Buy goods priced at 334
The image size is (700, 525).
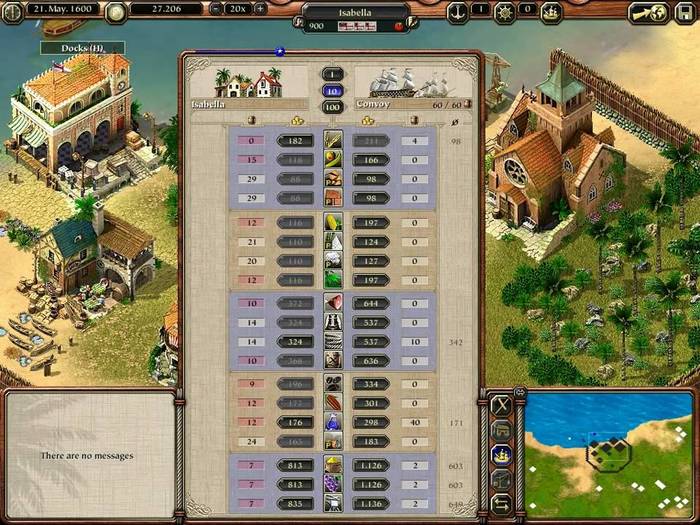pos(371,384)
